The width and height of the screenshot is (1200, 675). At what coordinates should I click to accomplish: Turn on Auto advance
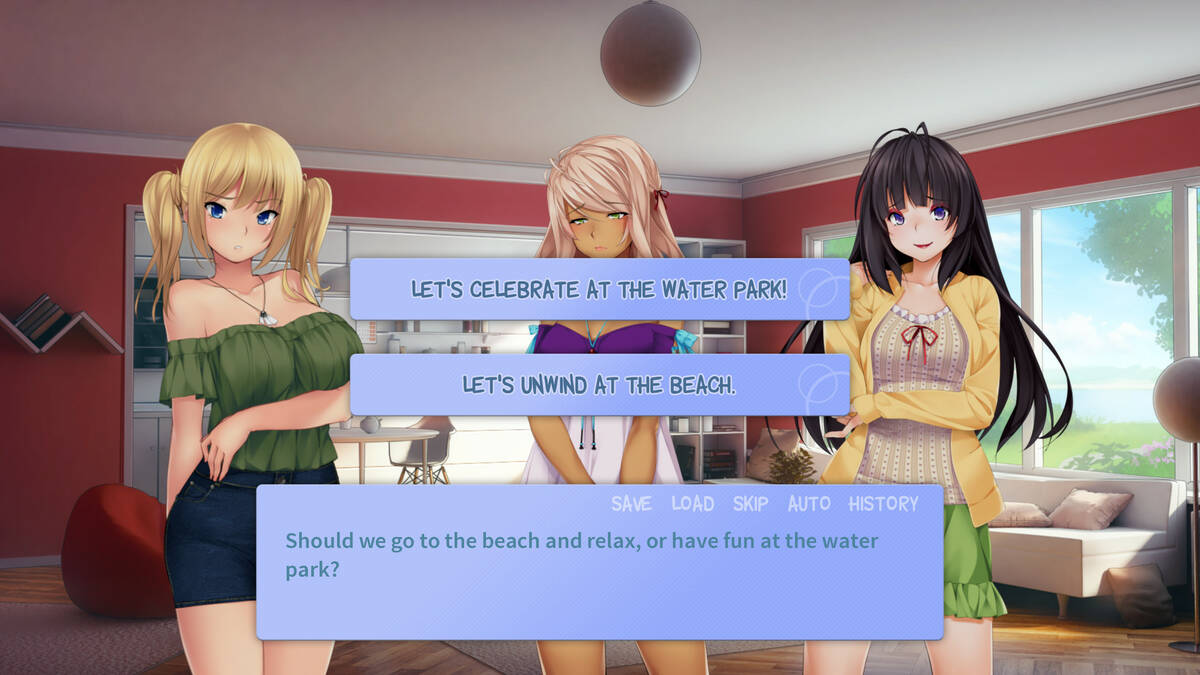coord(809,504)
